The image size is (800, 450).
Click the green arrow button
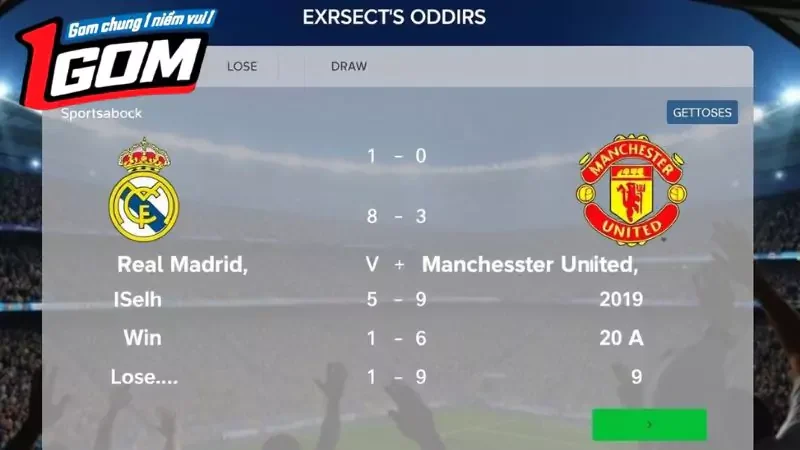(x=649, y=424)
